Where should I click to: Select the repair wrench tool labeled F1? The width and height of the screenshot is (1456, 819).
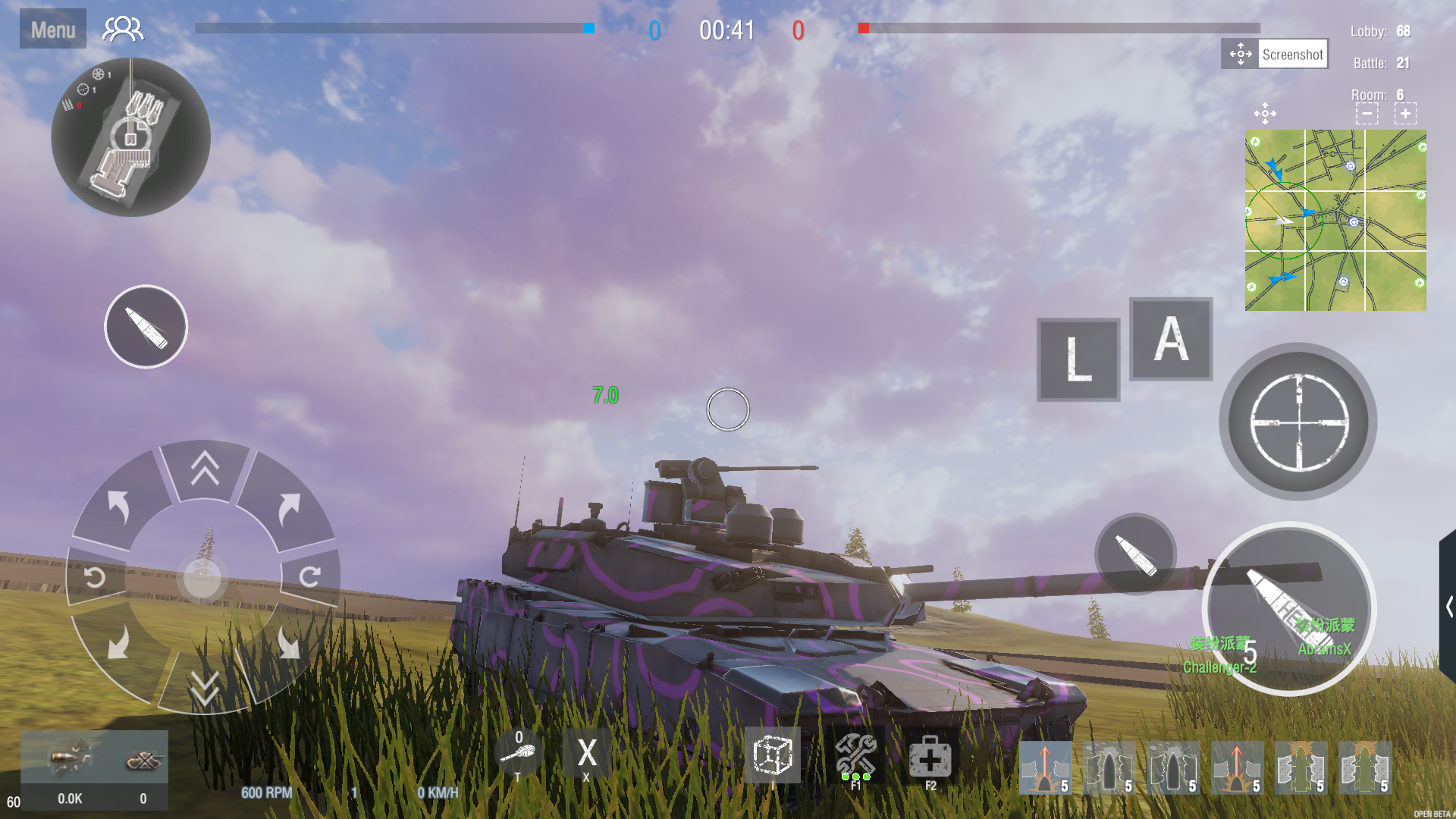pos(856,755)
